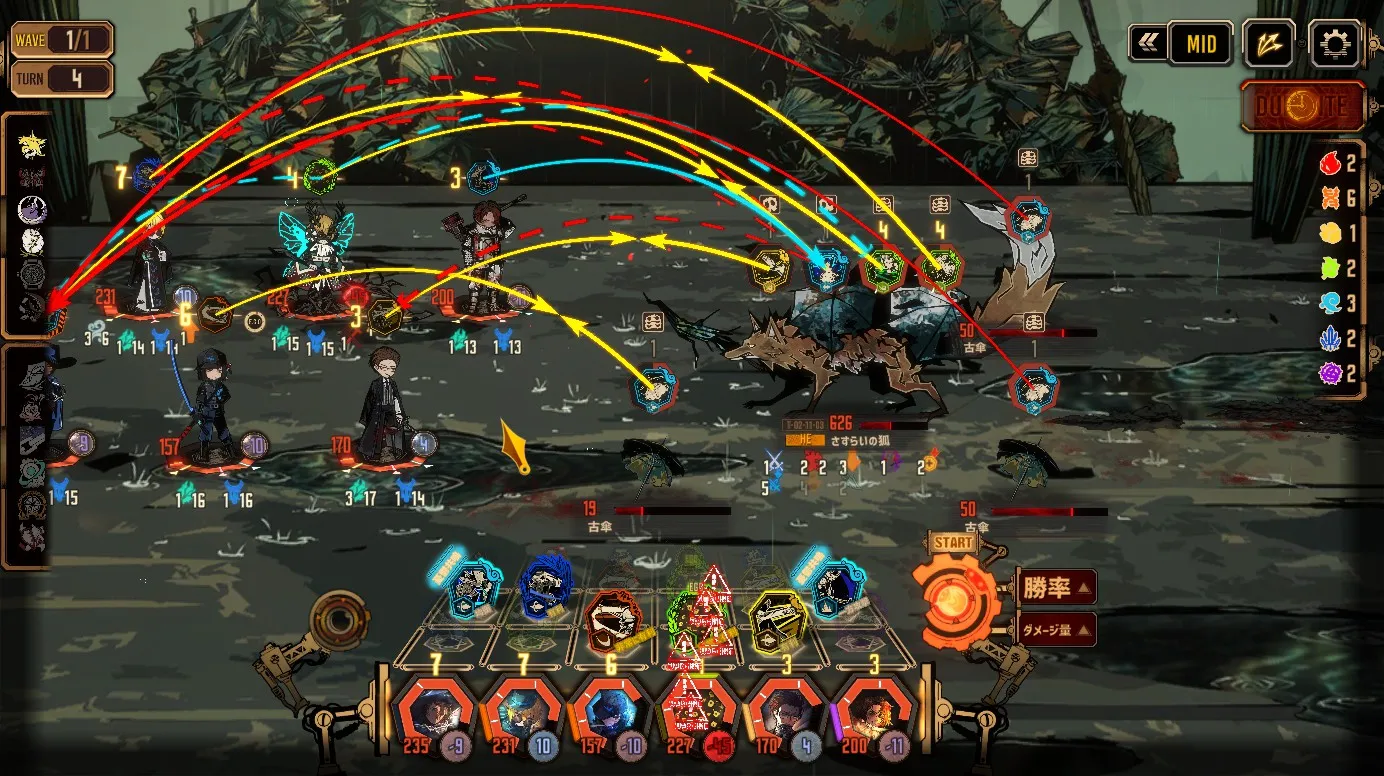
Task: Open the gear settings menu
Action: [x=1334, y=44]
